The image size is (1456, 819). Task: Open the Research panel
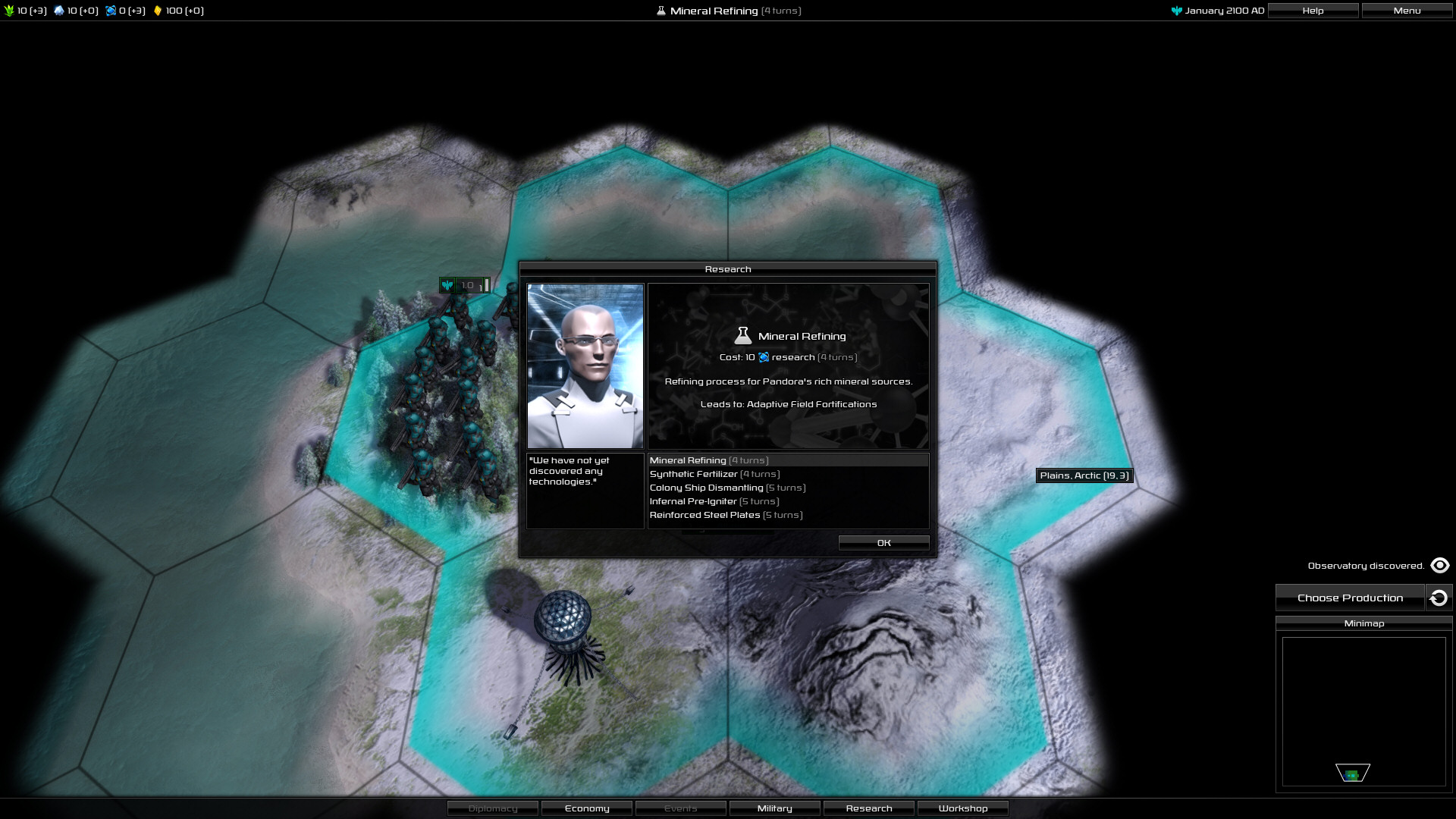click(869, 808)
